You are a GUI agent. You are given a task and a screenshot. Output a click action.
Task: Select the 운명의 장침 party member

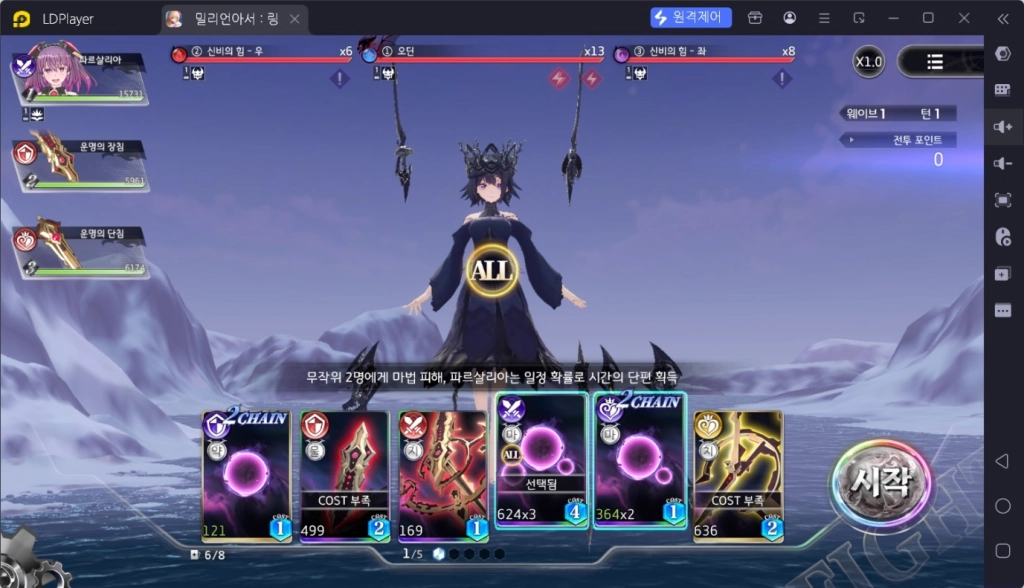[78, 162]
